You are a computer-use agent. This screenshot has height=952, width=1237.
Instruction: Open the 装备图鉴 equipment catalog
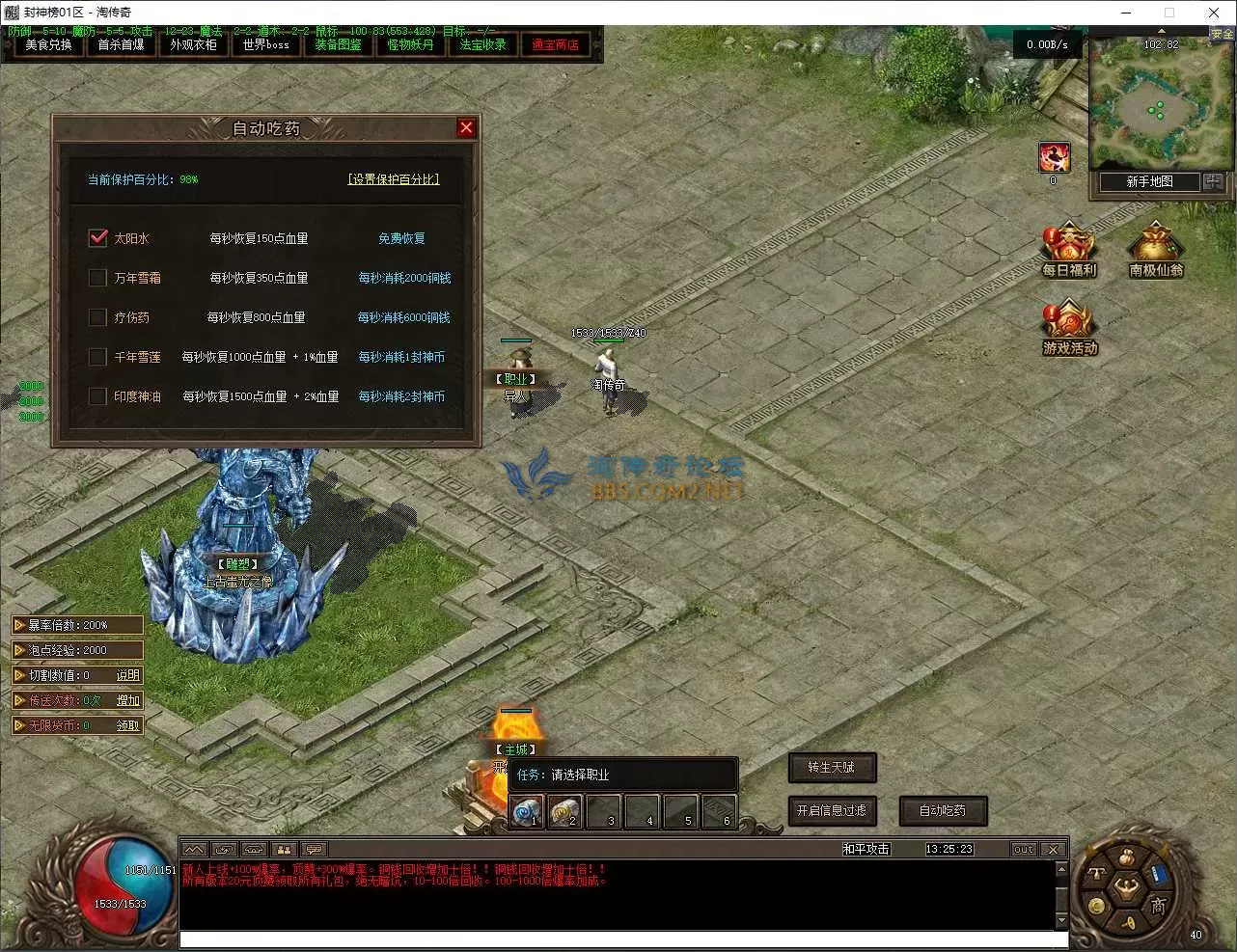click(x=338, y=44)
